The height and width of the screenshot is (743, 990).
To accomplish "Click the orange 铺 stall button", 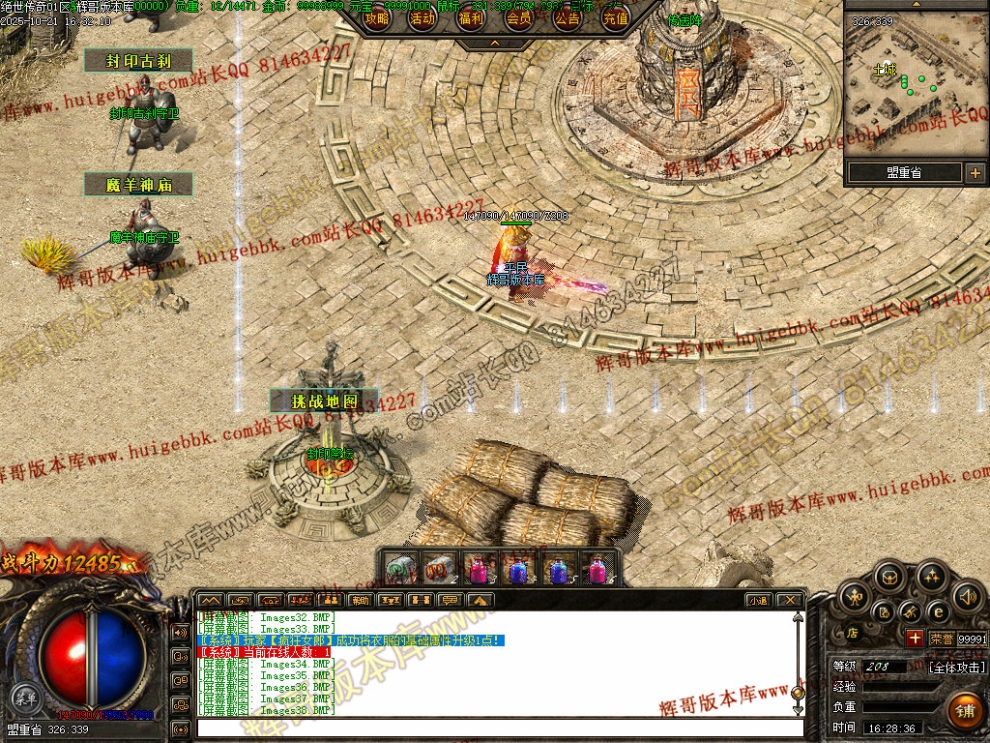I will [x=966, y=711].
